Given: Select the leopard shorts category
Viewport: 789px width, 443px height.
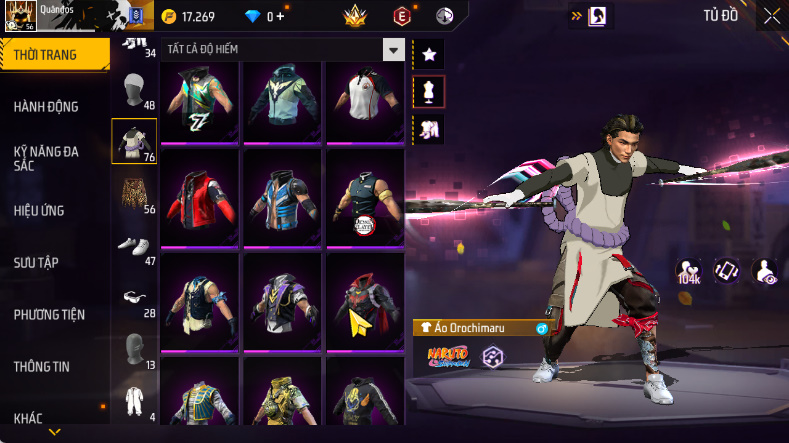Looking at the screenshot, I should (x=133, y=193).
